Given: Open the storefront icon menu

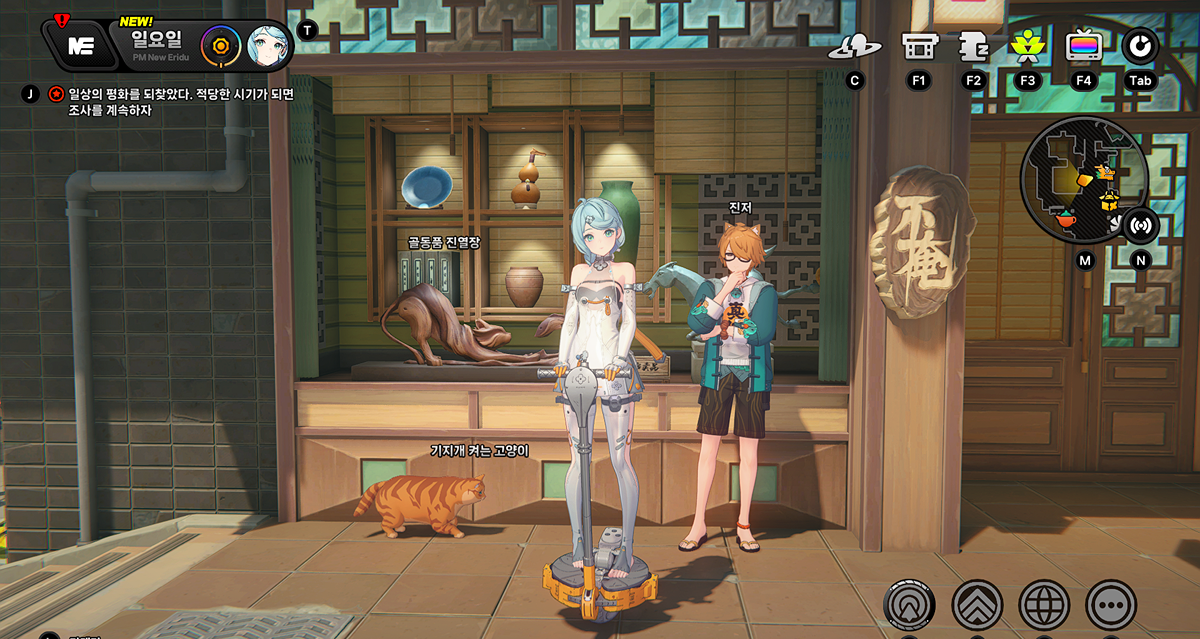Looking at the screenshot, I should 919,46.
